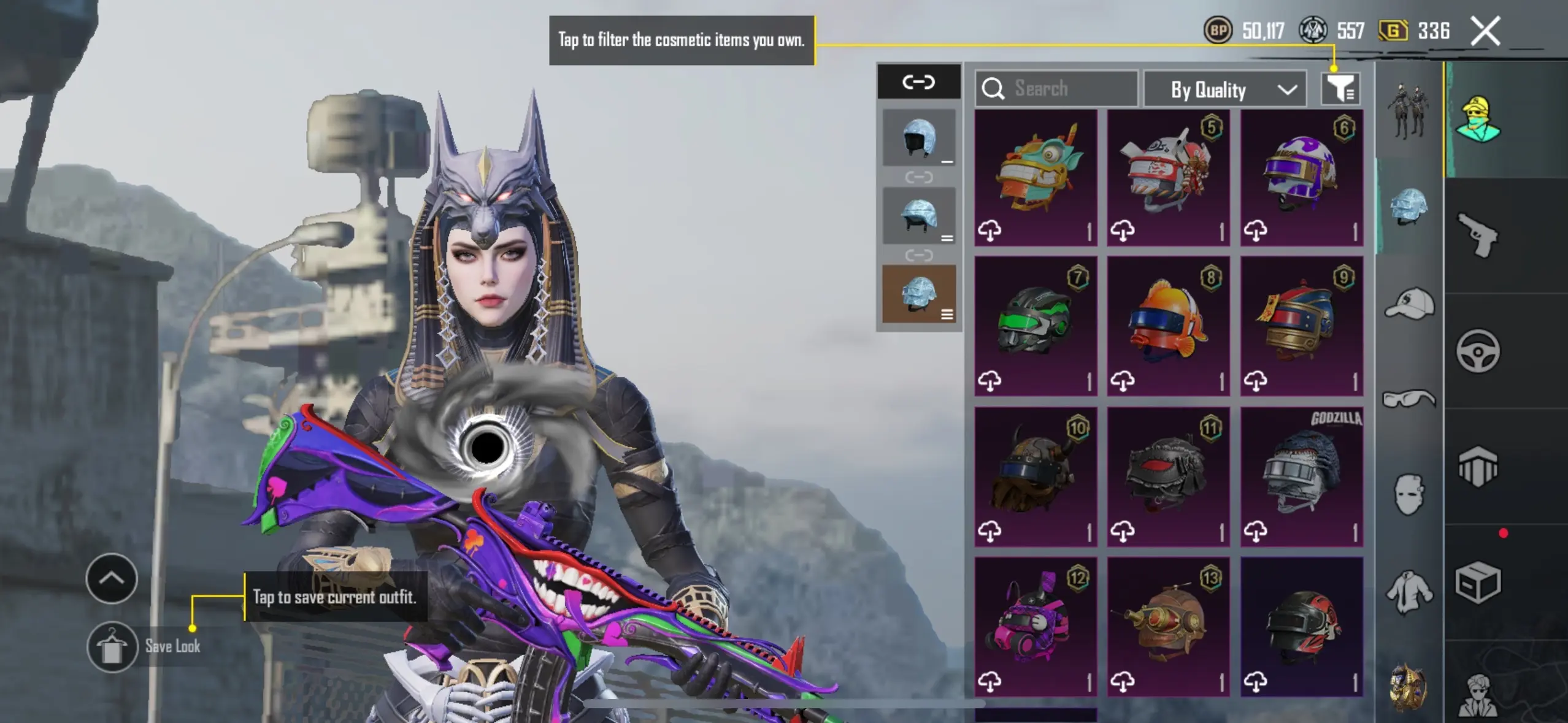The width and height of the screenshot is (1568, 723).
Task: Select the purple and white helmet
Action: tap(1302, 178)
